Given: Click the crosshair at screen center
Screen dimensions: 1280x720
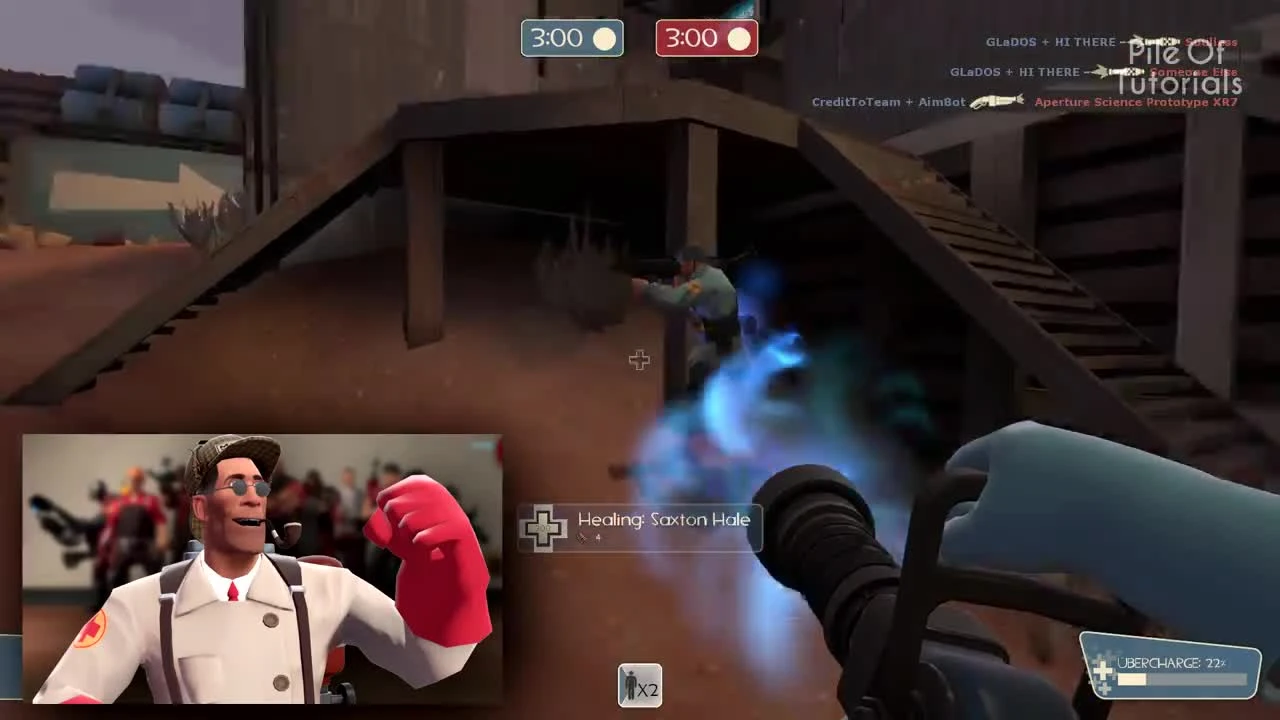Looking at the screenshot, I should tap(639, 360).
